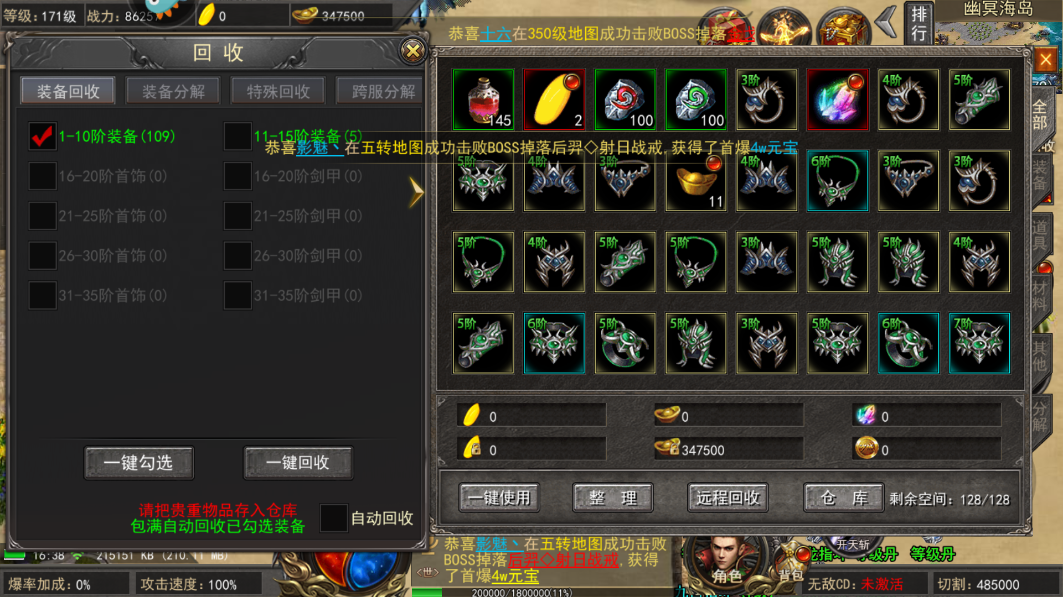Choose the rainbow crystal item slot

837,100
